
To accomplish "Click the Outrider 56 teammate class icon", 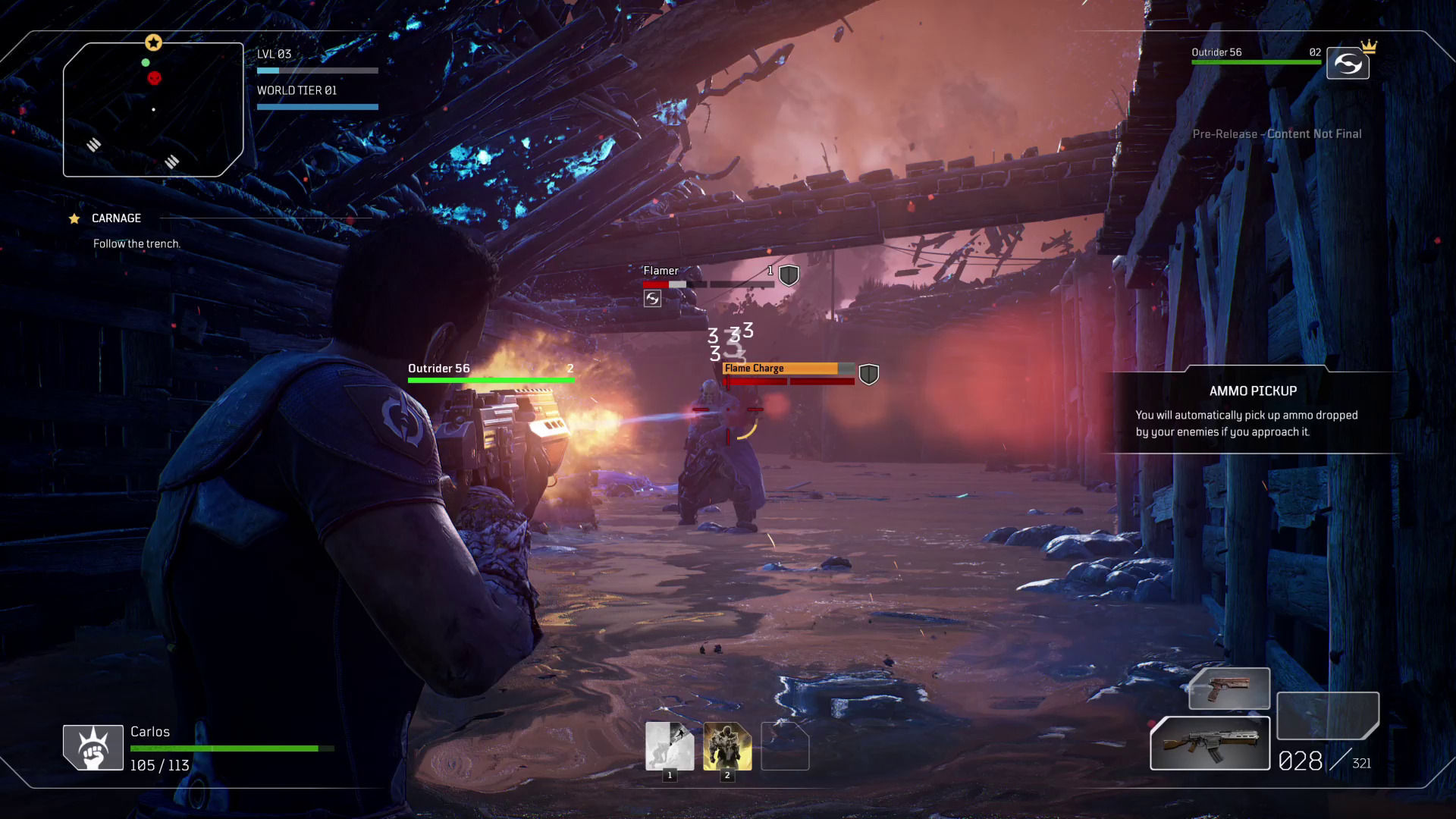I will point(1348,64).
